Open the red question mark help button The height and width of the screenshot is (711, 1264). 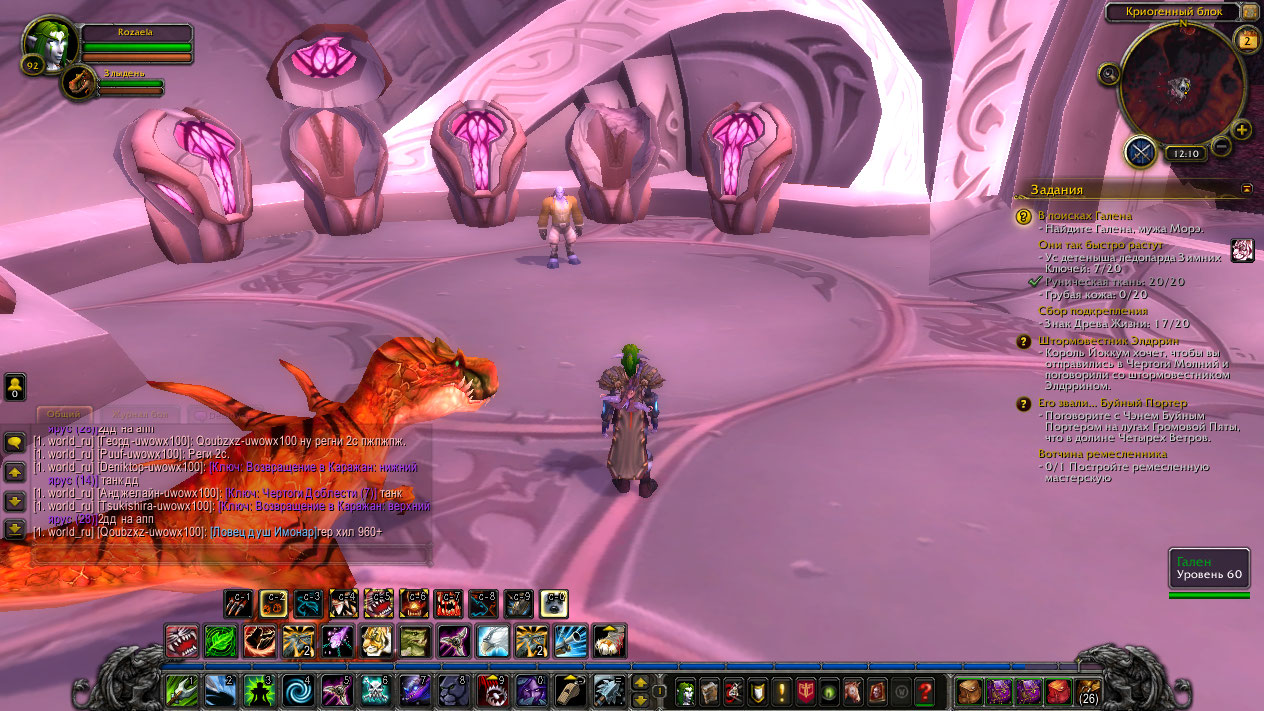coord(925,690)
